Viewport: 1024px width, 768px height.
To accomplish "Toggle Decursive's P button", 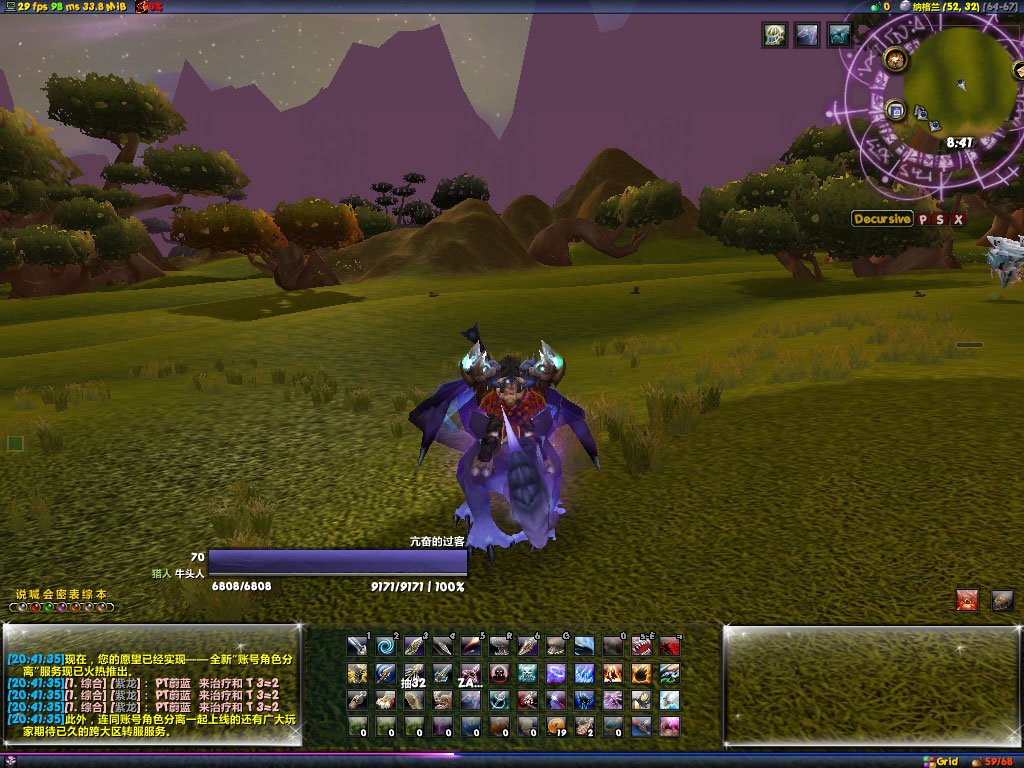I will click(924, 219).
